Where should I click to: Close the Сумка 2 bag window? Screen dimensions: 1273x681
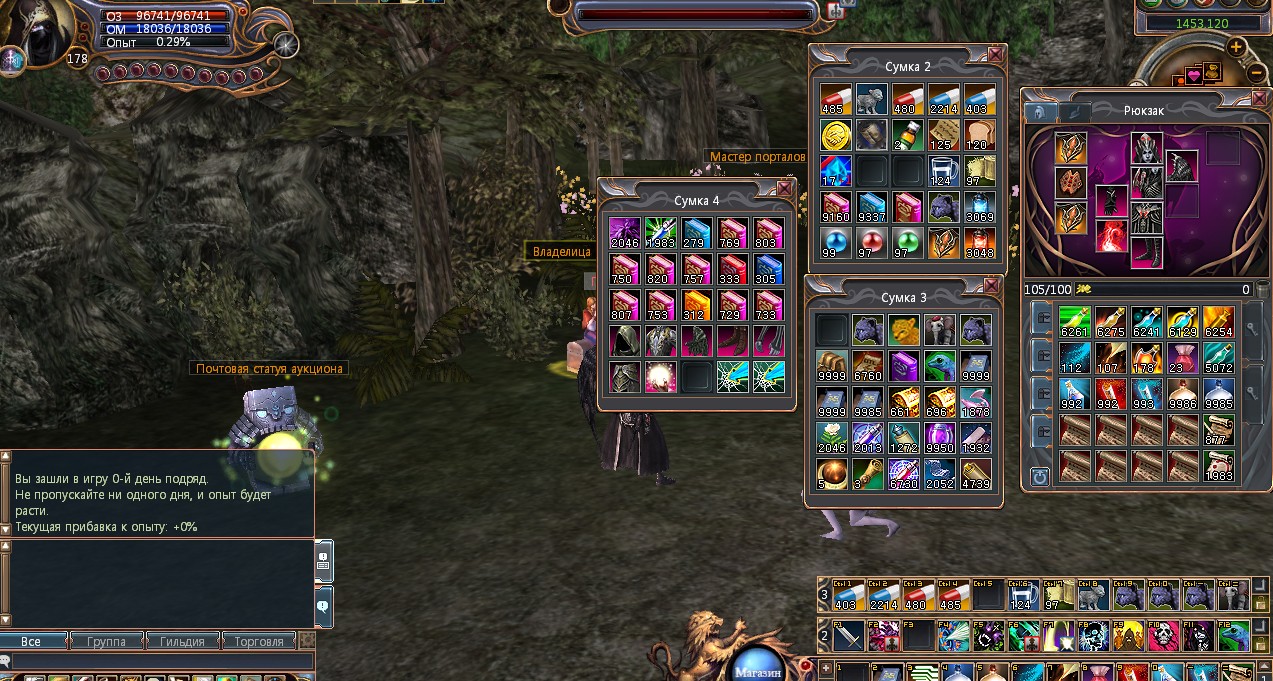point(995,55)
